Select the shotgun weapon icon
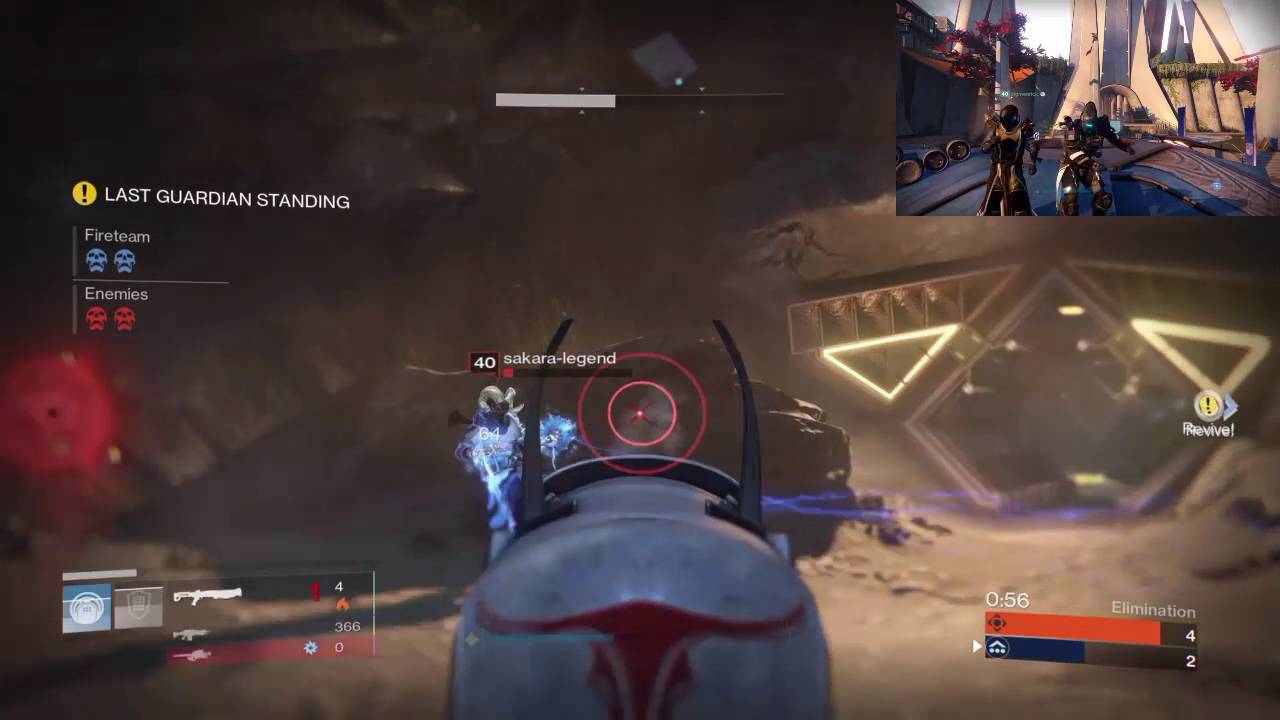This screenshot has height=720, width=1280. pos(207,596)
